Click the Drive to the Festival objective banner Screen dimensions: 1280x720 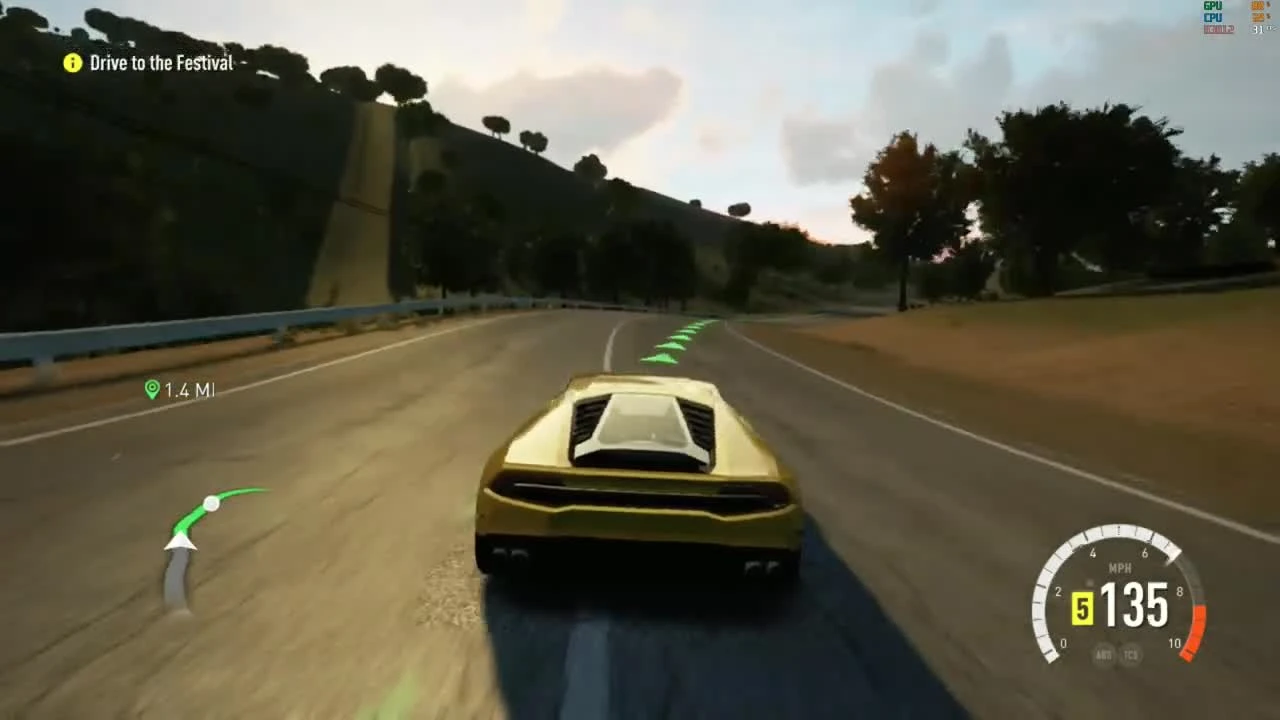tap(160, 63)
